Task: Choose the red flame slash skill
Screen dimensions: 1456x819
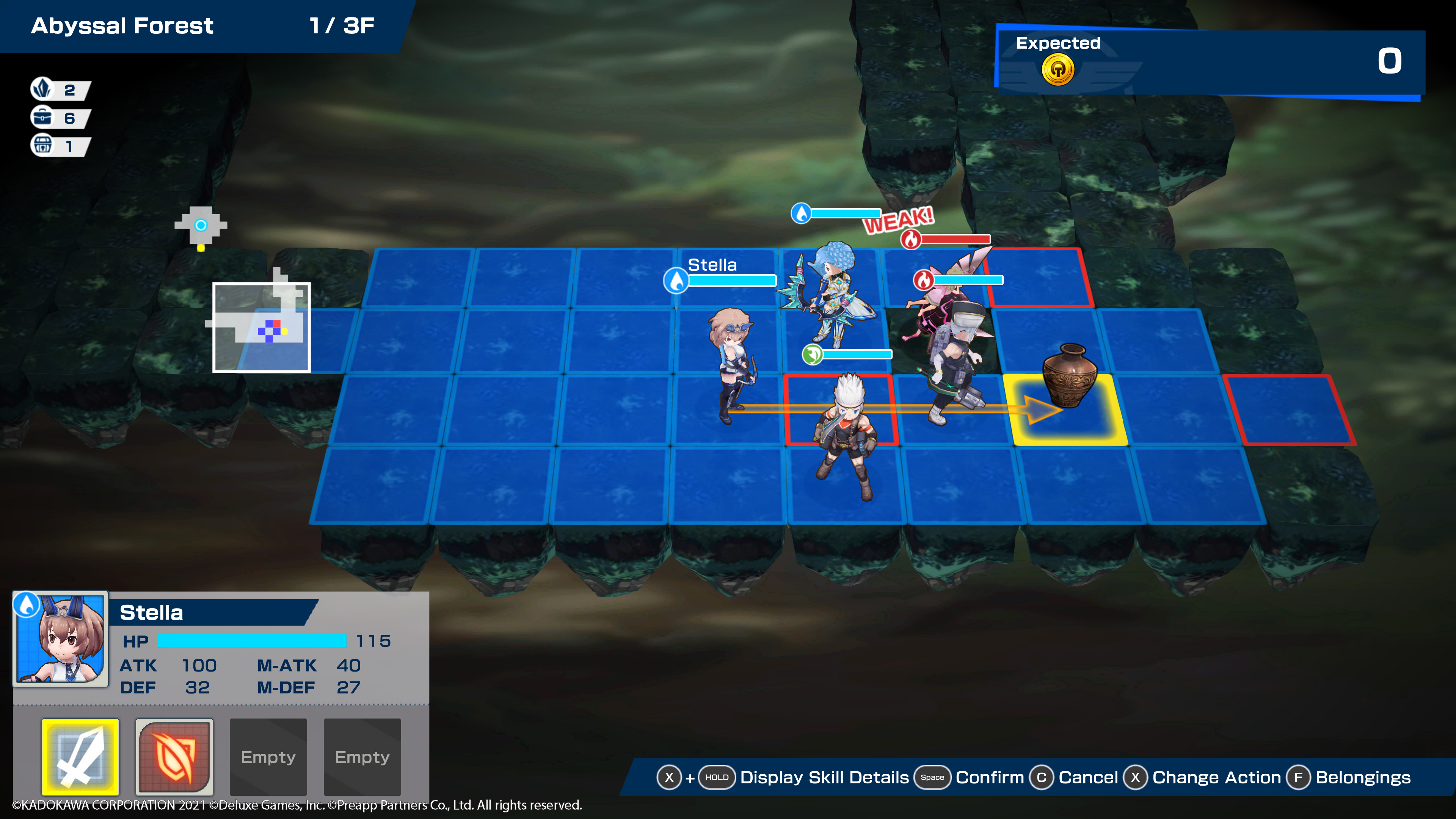Action: pyautogui.click(x=174, y=756)
